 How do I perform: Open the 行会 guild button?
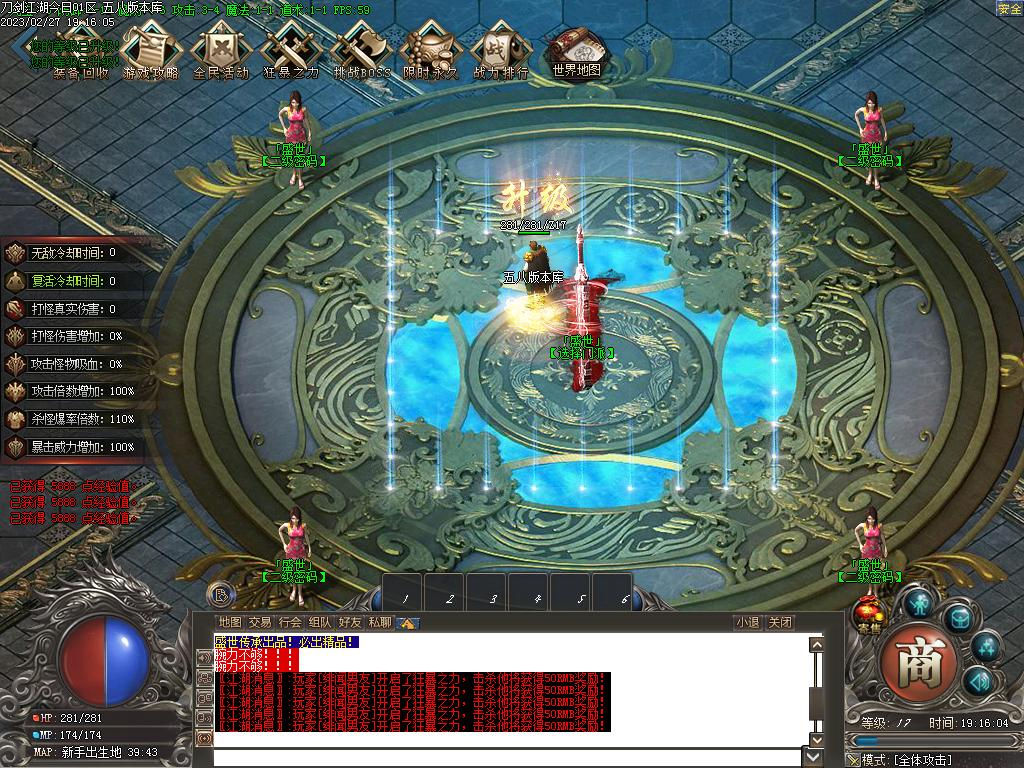click(x=290, y=622)
